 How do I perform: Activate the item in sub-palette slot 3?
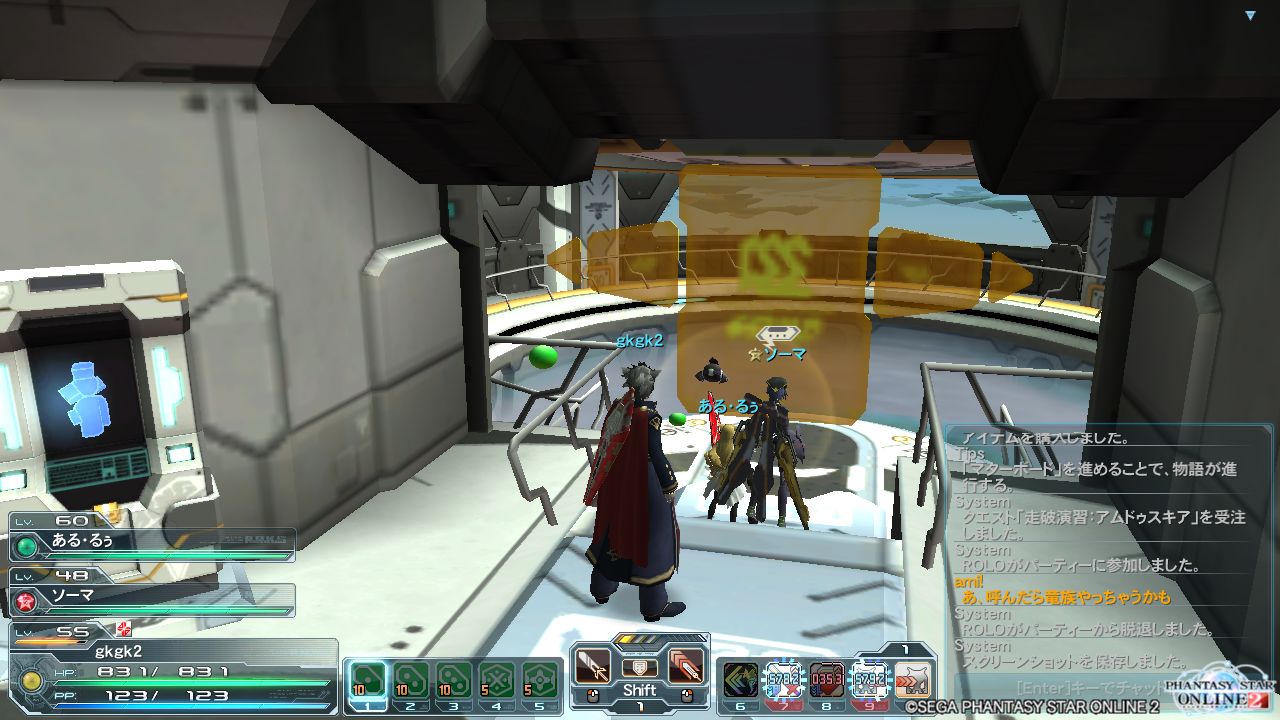pos(454,681)
